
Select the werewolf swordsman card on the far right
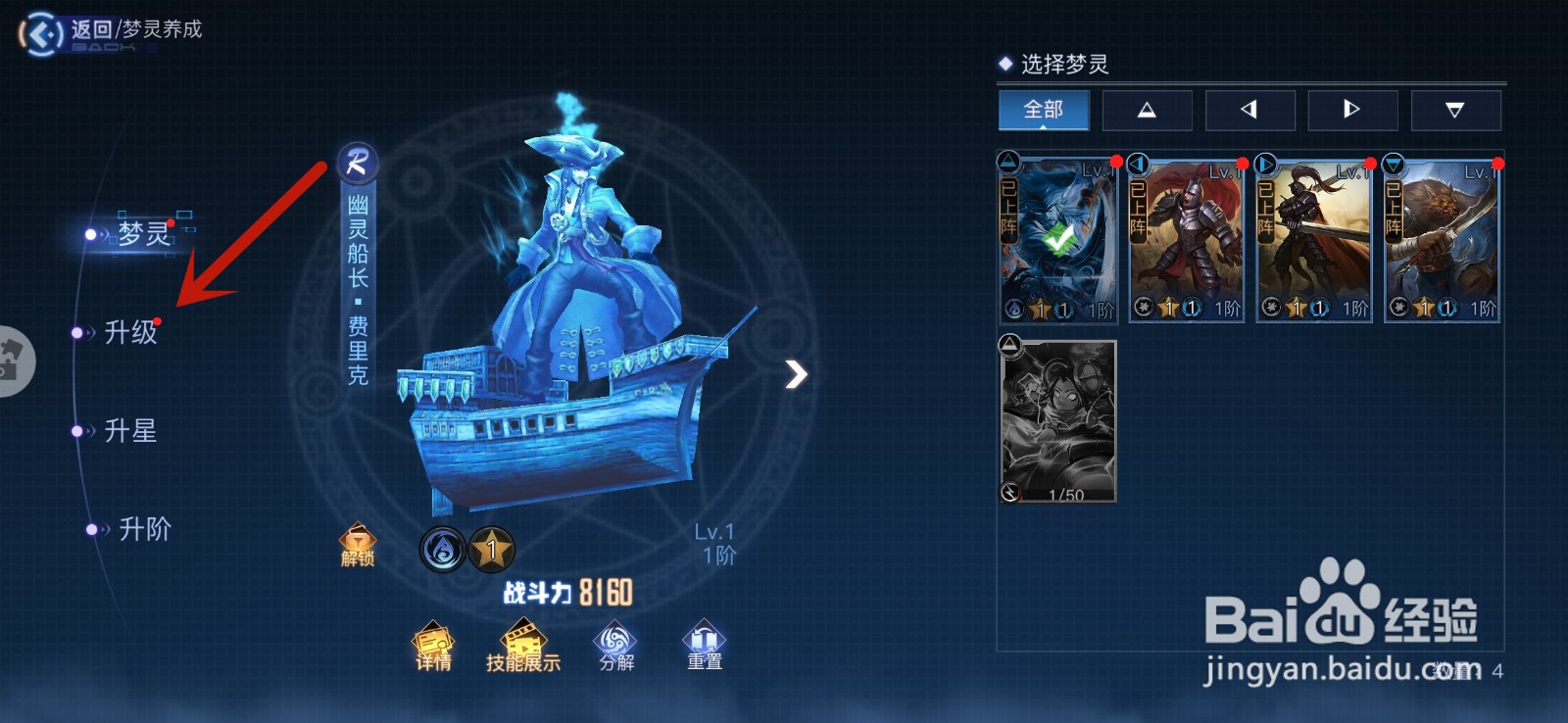[x=1442, y=238]
